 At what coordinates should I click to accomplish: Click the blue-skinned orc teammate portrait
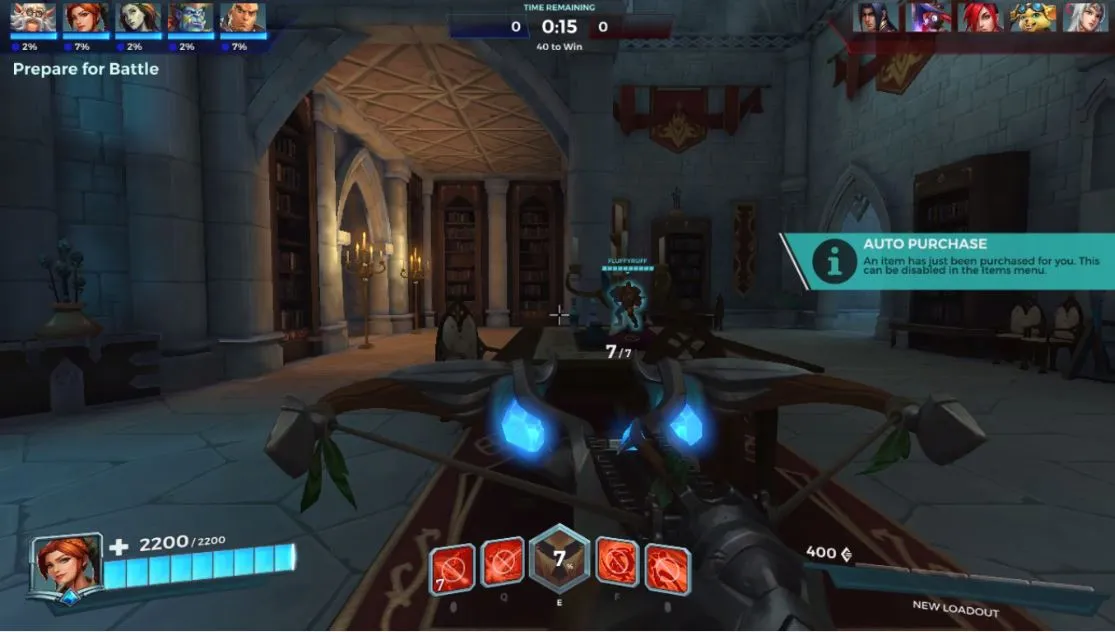[x=189, y=18]
